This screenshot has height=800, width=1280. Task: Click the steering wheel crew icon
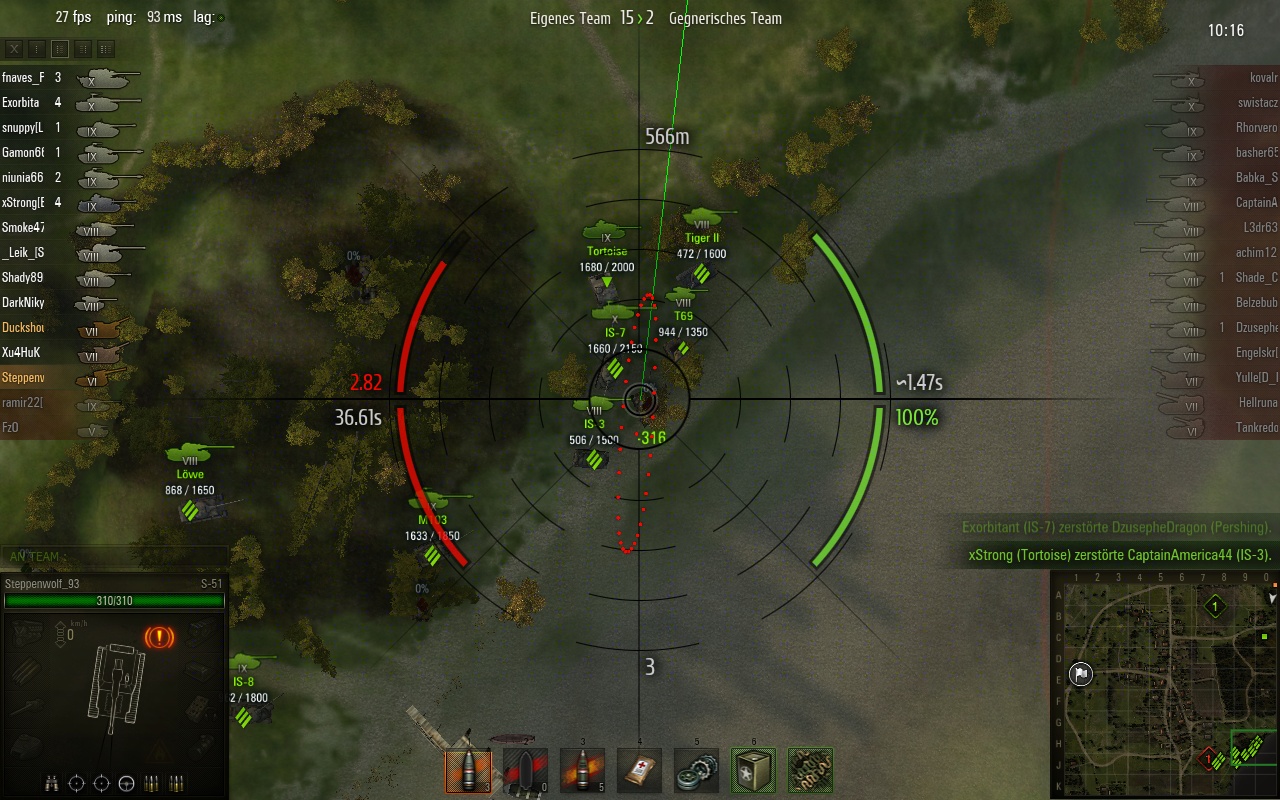point(126,783)
